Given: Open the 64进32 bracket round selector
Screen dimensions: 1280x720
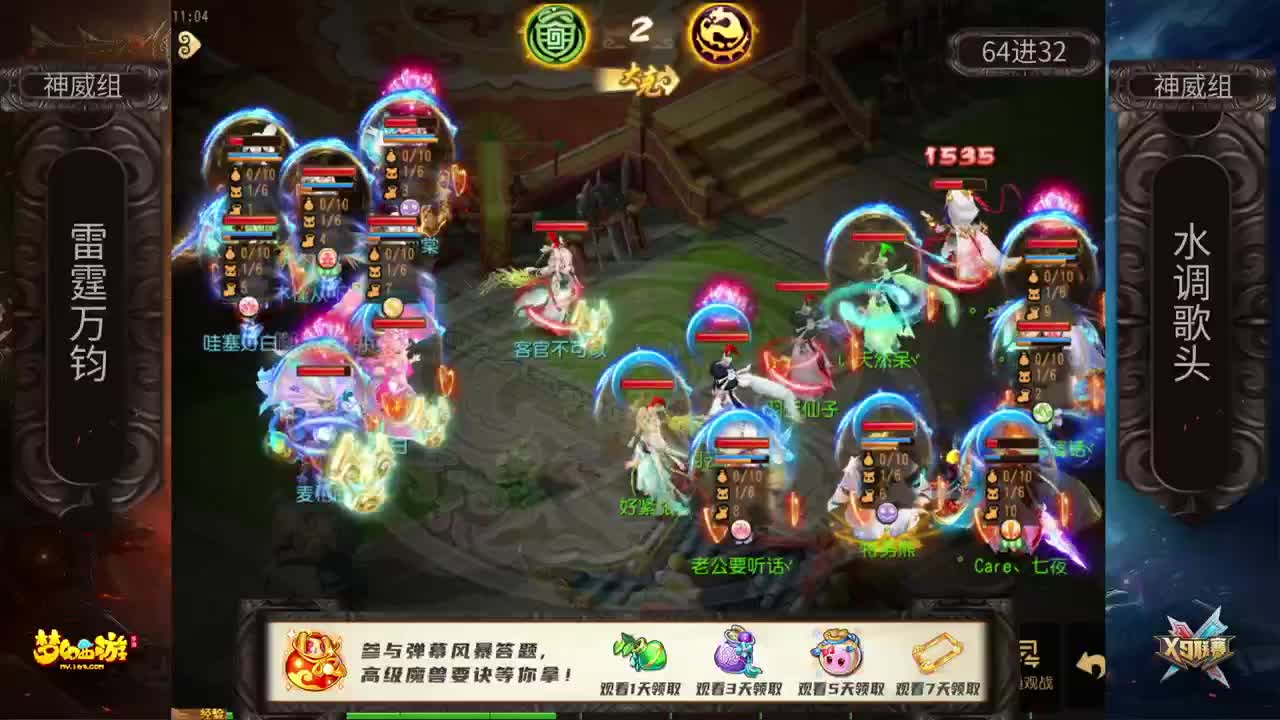Looking at the screenshot, I should point(1023,51).
